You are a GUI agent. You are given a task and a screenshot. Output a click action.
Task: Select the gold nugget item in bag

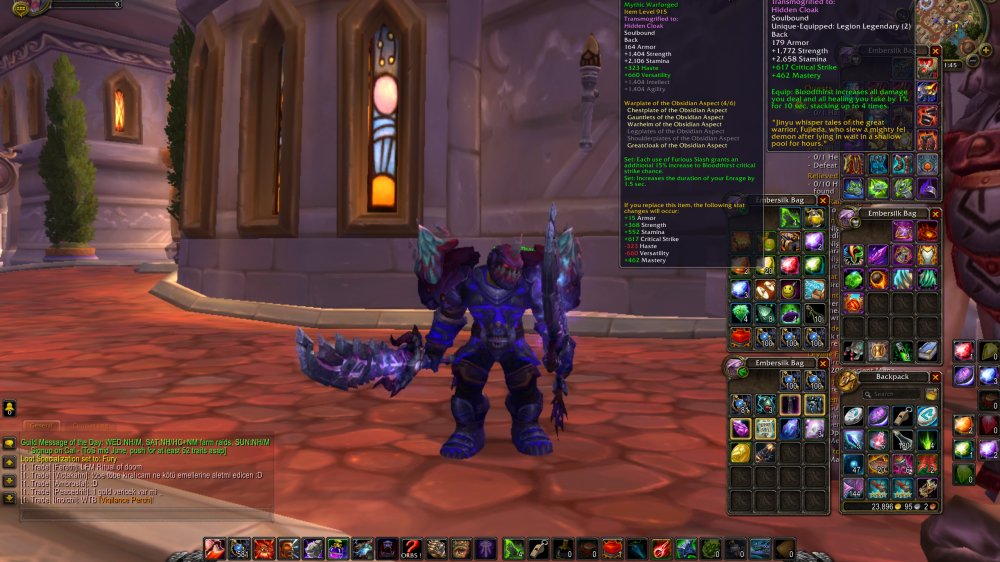coord(740,453)
